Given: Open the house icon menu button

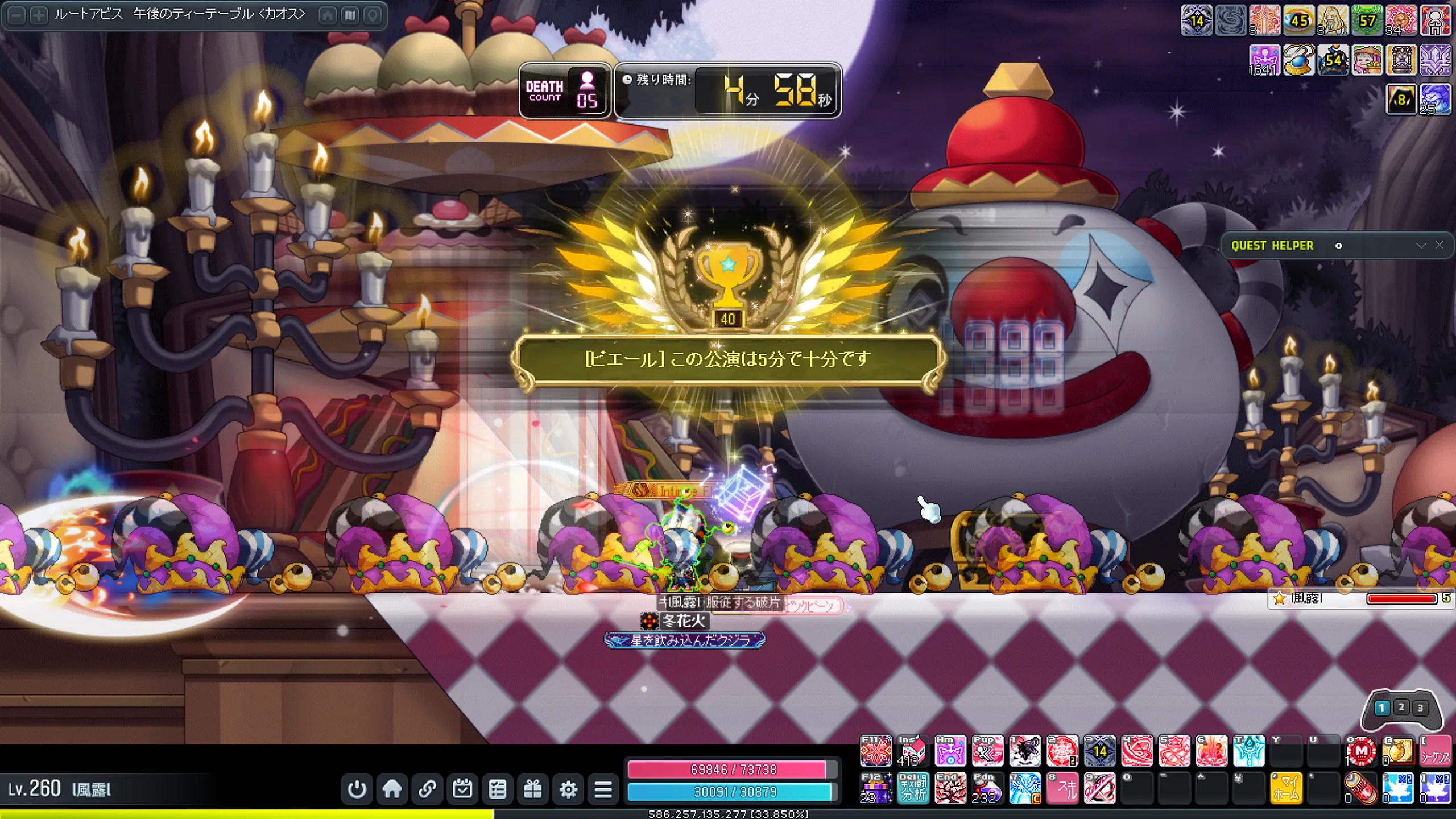Looking at the screenshot, I should [x=392, y=789].
